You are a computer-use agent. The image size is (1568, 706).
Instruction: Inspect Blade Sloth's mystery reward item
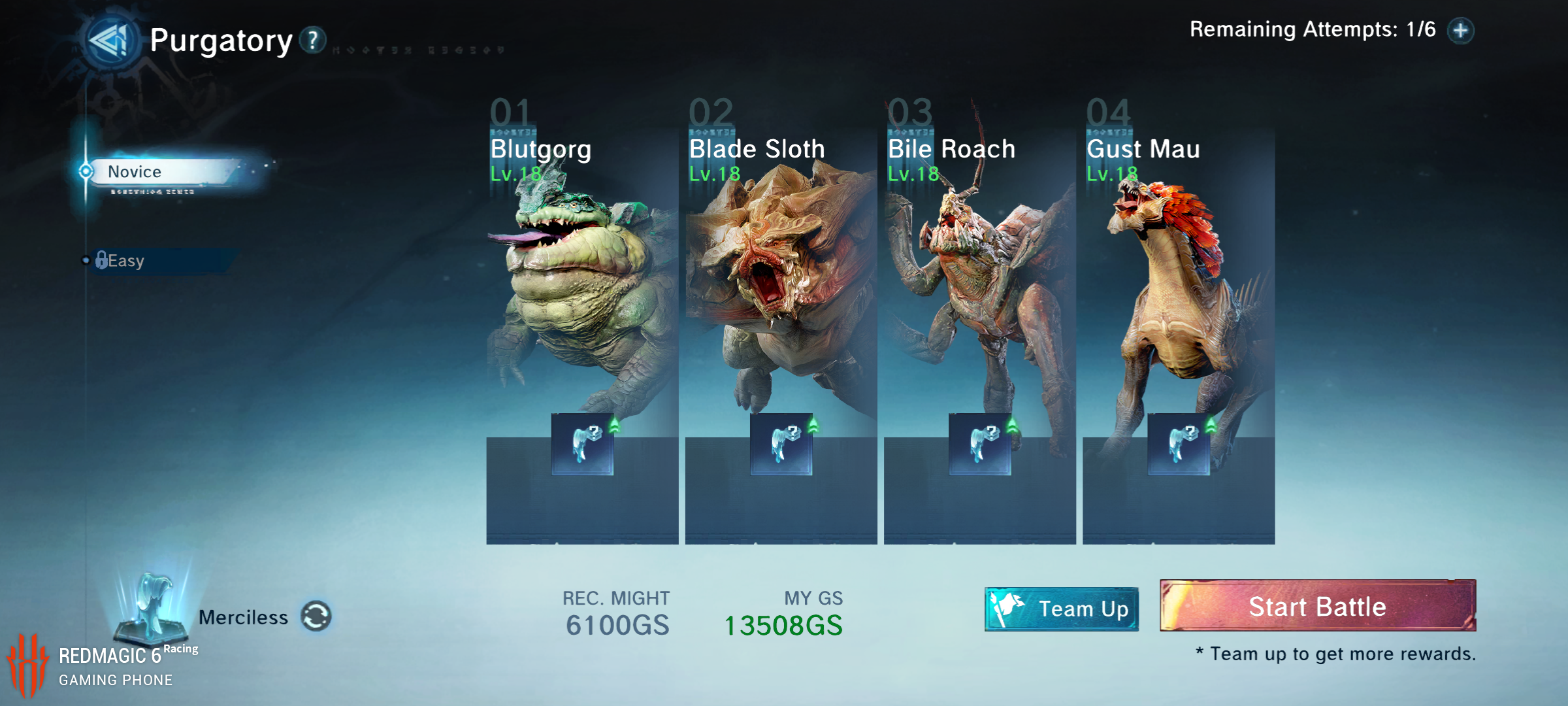click(781, 444)
